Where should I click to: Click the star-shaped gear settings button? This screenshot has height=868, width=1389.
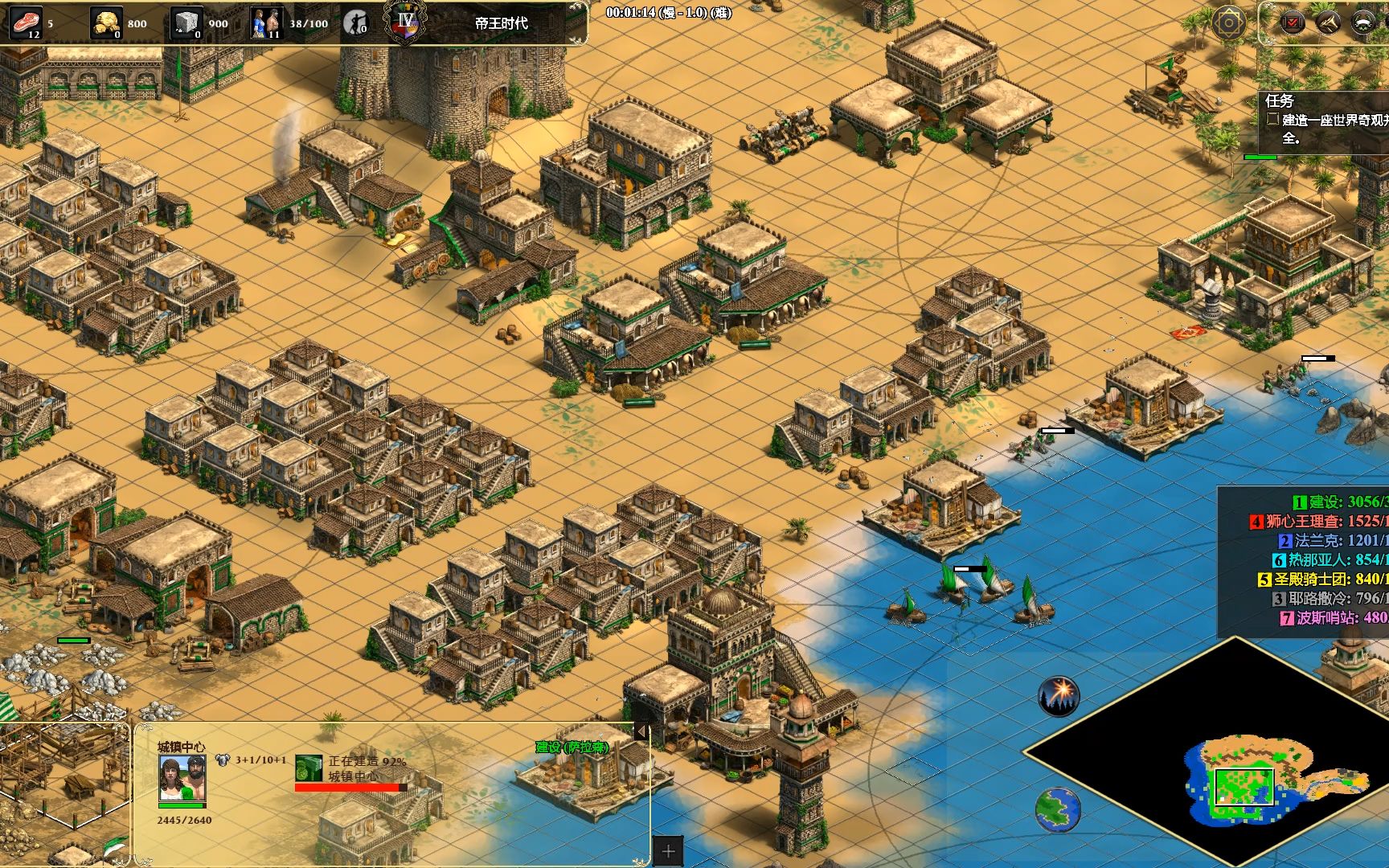(x=1229, y=23)
